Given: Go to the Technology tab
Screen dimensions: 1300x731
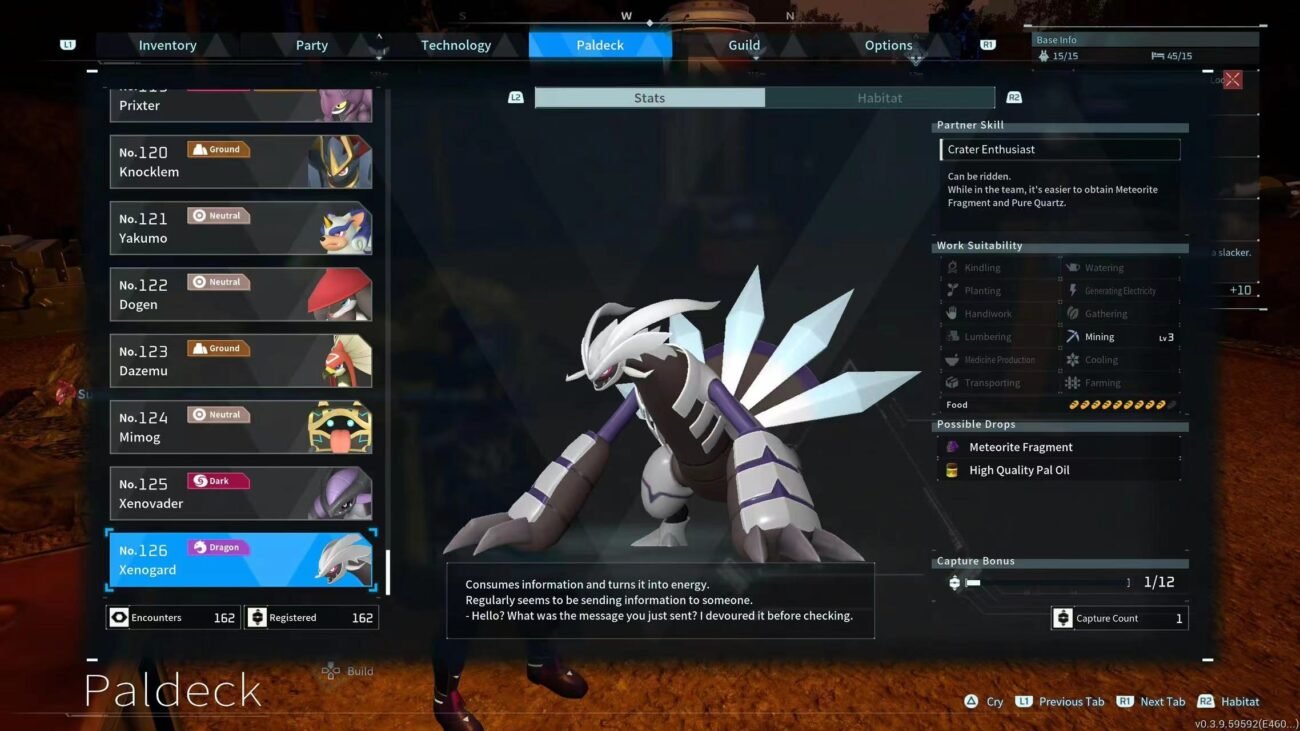Looking at the screenshot, I should click(x=455, y=45).
